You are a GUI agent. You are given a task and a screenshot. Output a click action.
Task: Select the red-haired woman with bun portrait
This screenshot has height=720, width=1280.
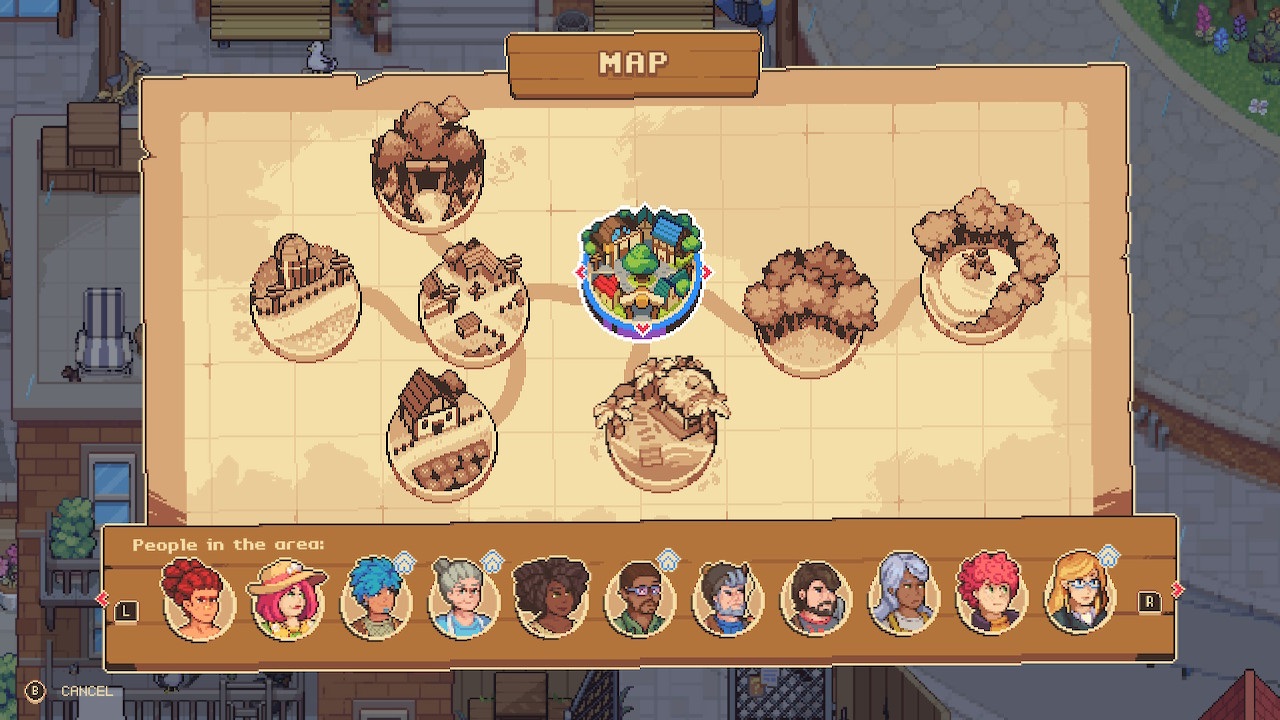(199, 599)
